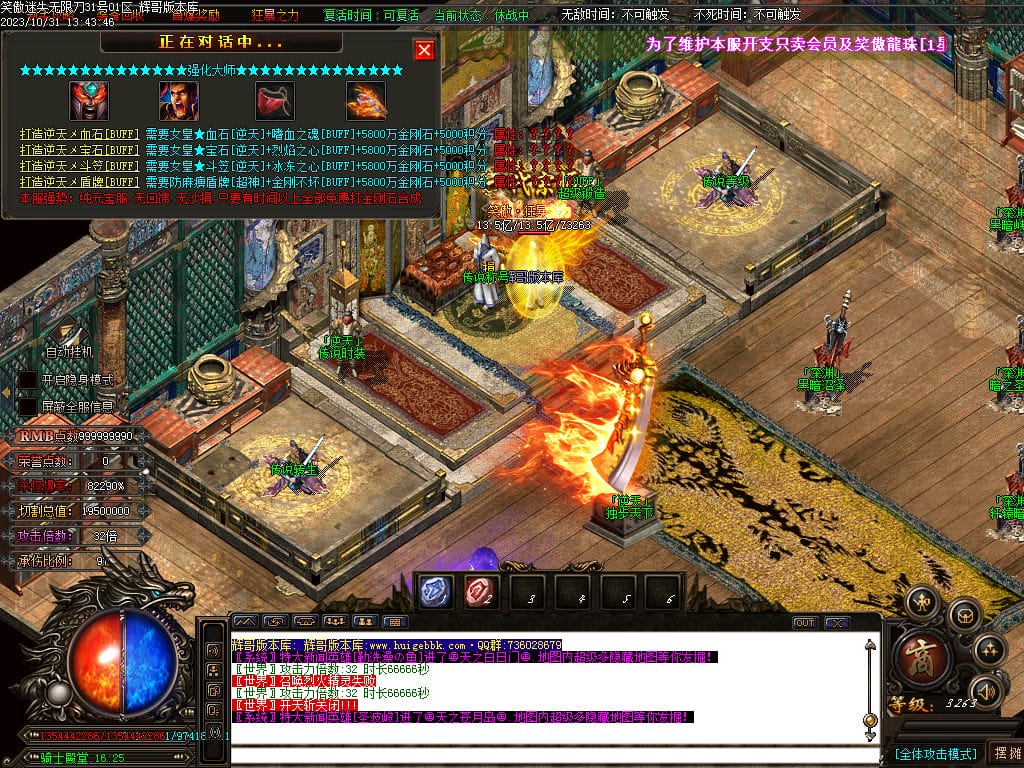Close the chat panel with its X button
The image size is (1024, 768).
836,622
